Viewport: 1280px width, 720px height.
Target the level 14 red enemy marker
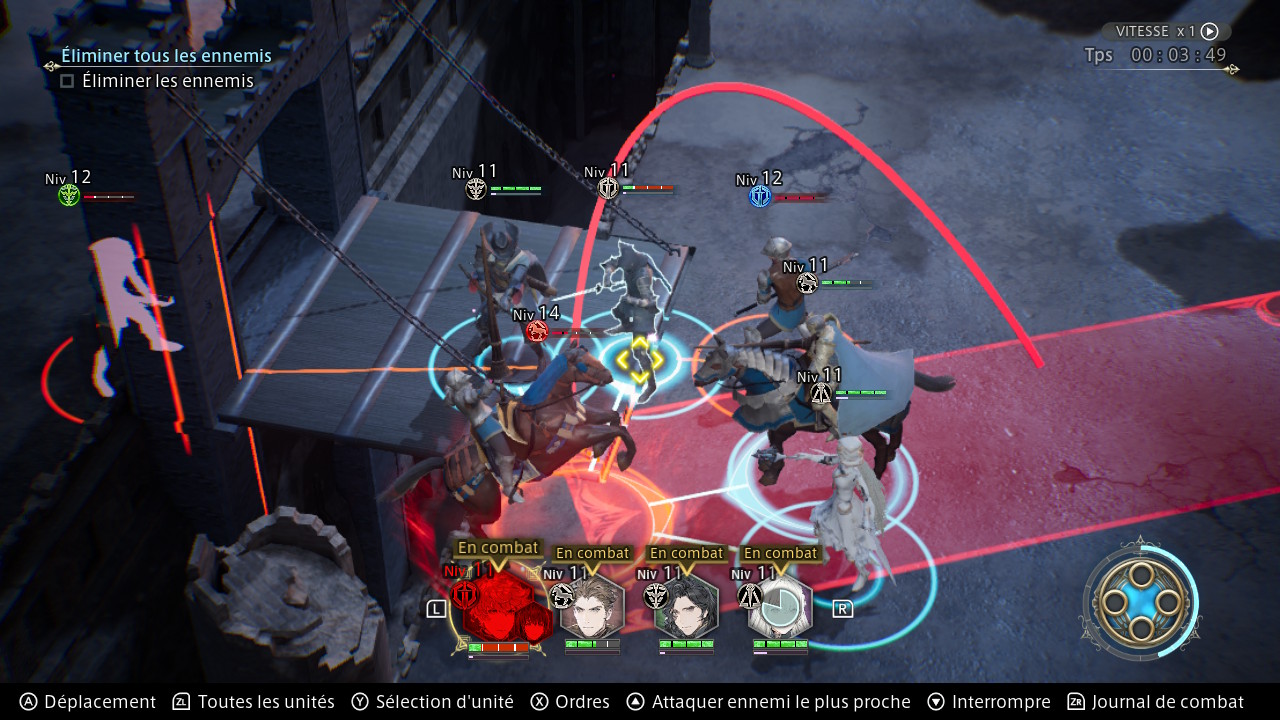[537, 331]
